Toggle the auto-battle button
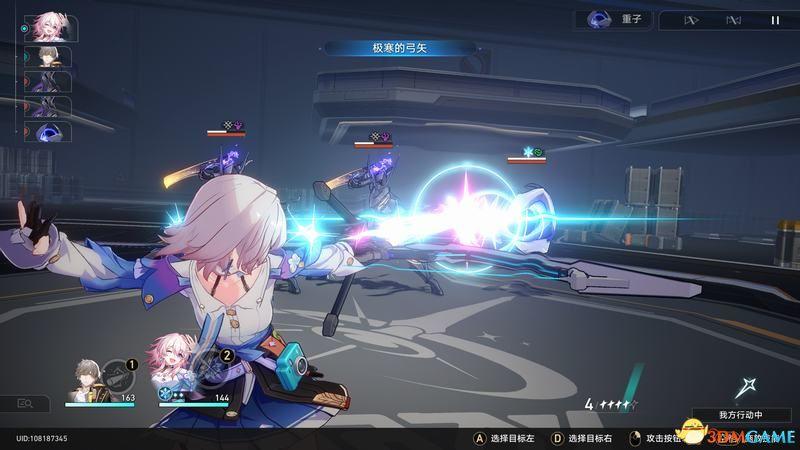The height and width of the screenshot is (450, 800). (x=733, y=19)
